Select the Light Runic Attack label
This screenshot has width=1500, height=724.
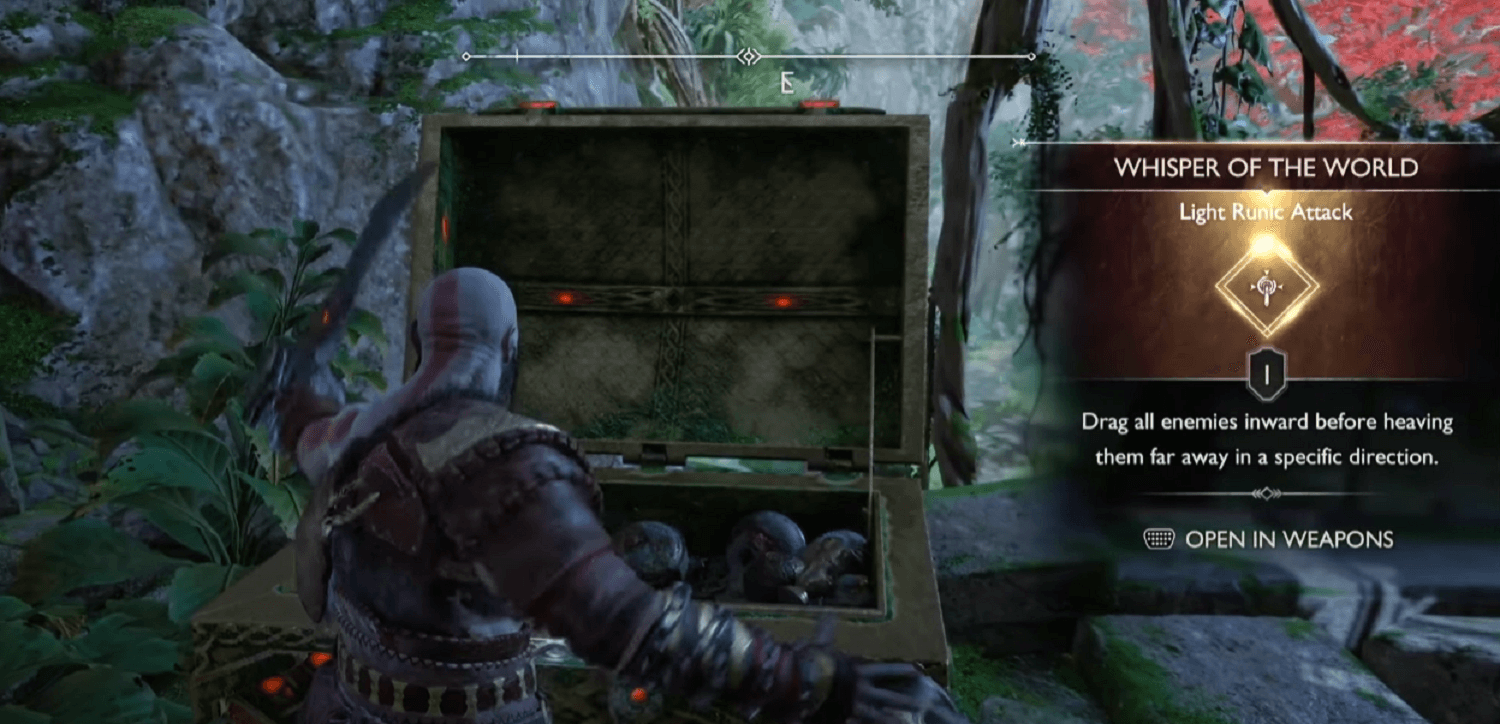tap(1265, 212)
